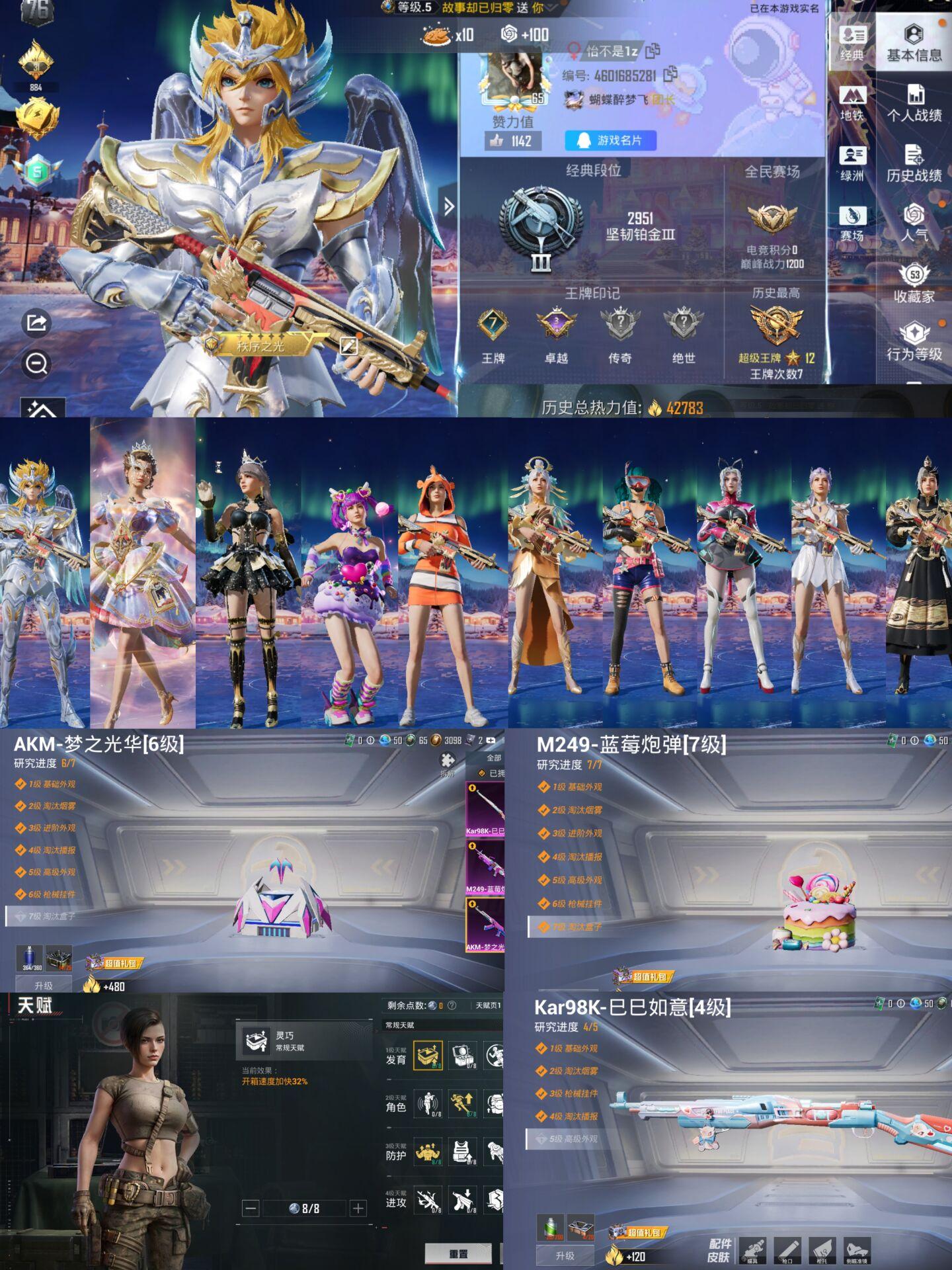Tap the share icon beside the character
The height and width of the screenshot is (1270, 952).
(x=36, y=323)
